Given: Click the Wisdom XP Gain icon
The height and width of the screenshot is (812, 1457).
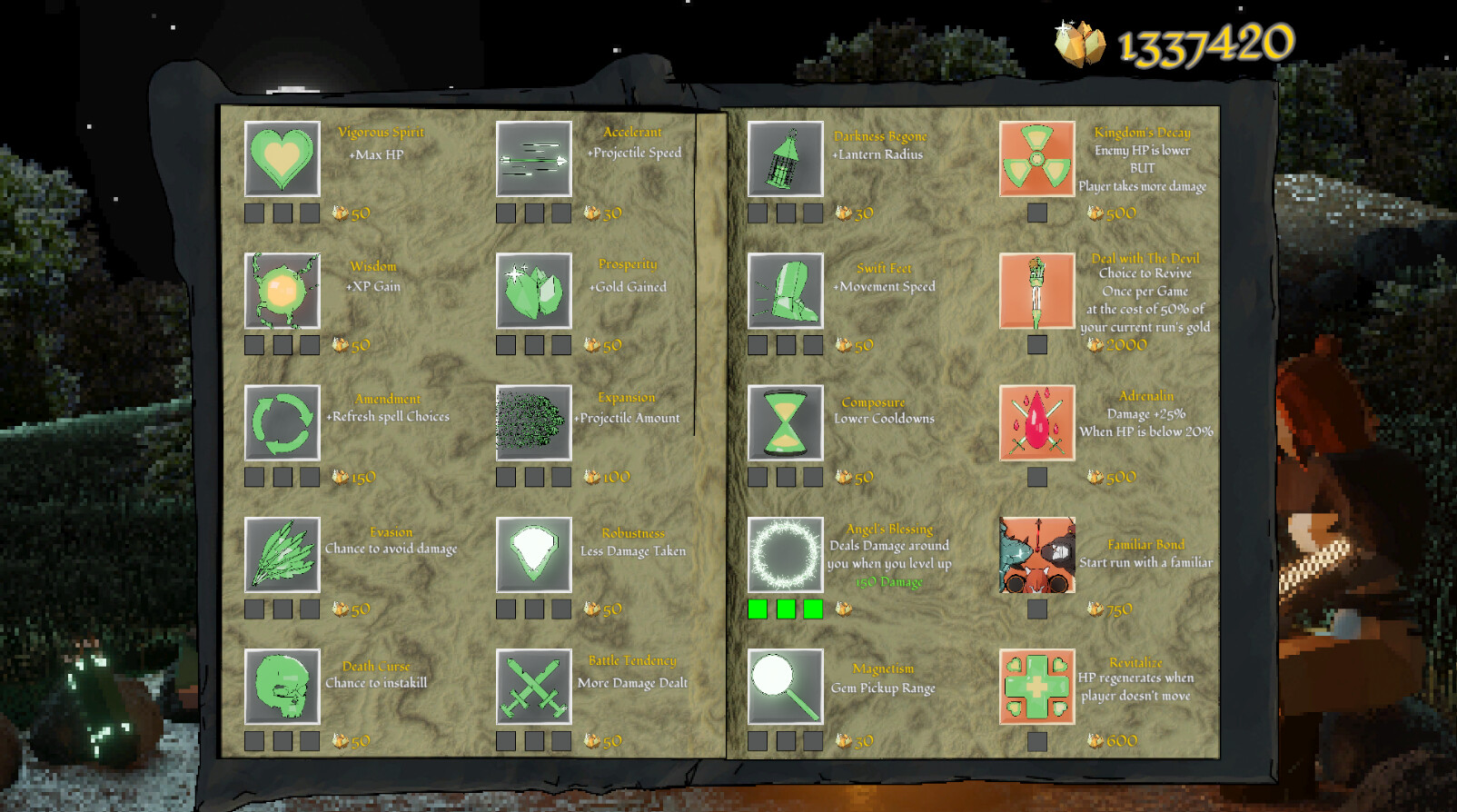Looking at the screenshot, I should point(282,292).
